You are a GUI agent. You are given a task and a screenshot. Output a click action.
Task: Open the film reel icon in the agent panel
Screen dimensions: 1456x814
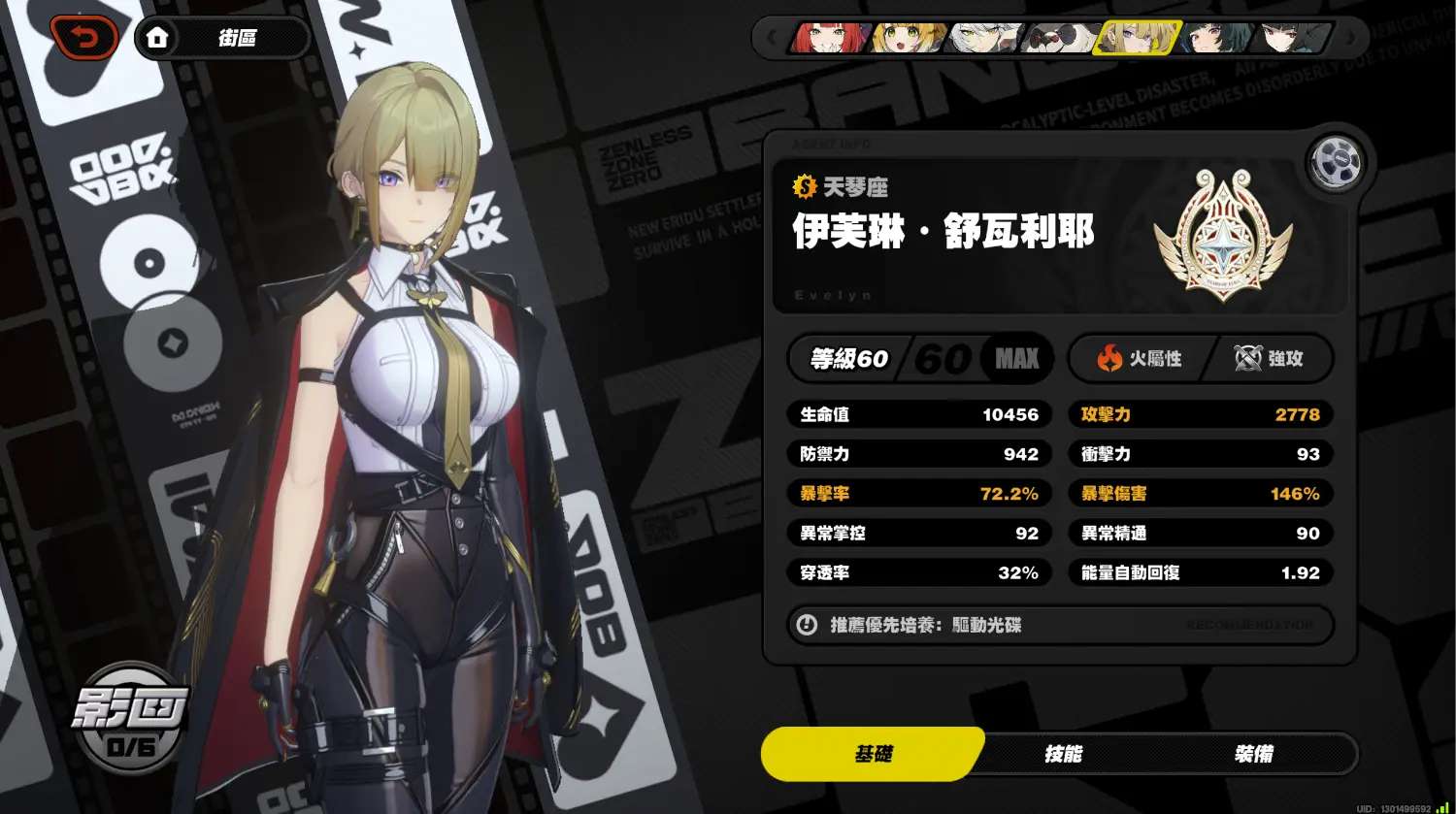(1335, 163)
